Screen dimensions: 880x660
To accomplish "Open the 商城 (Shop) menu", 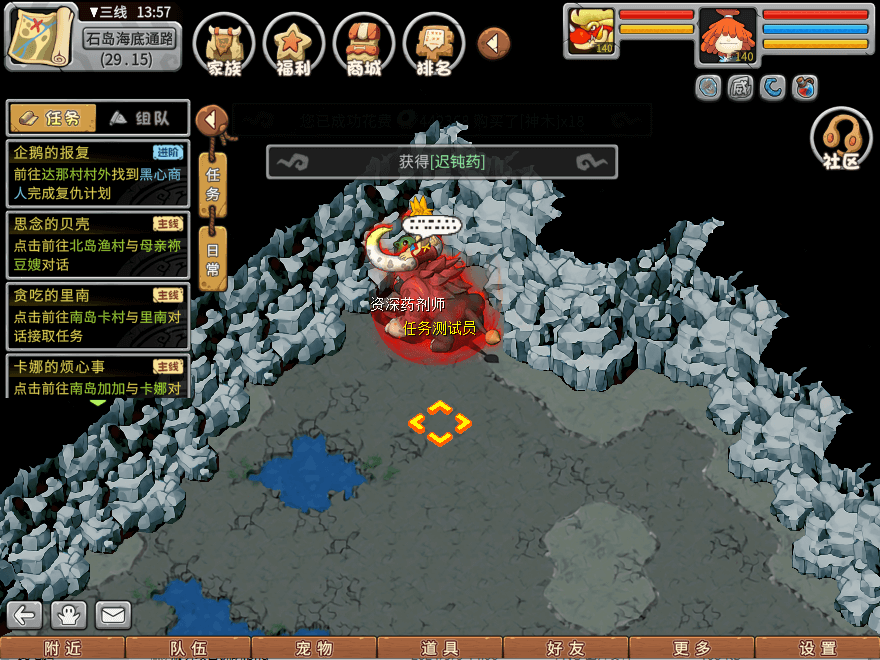I will tap(364, 45).
